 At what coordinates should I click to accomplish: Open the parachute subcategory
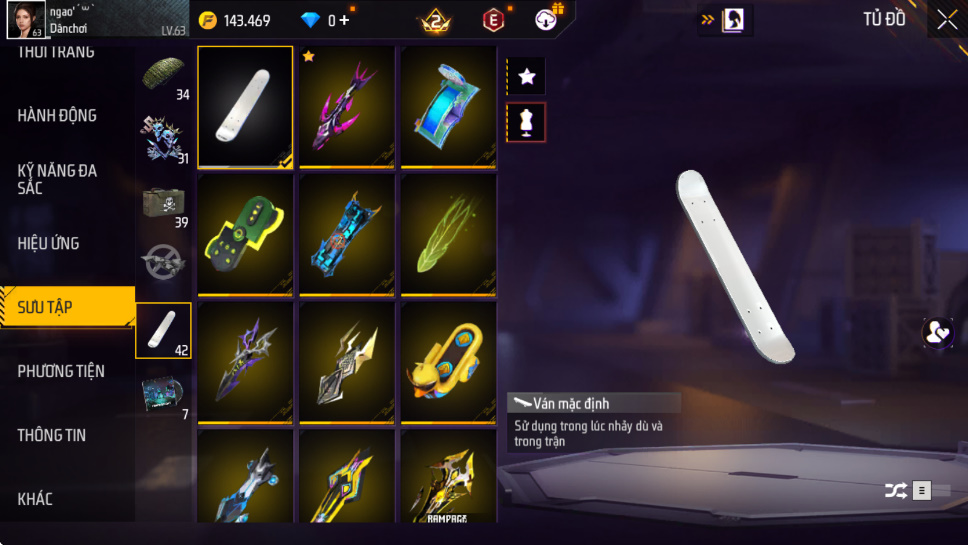[x=164, y=77]
